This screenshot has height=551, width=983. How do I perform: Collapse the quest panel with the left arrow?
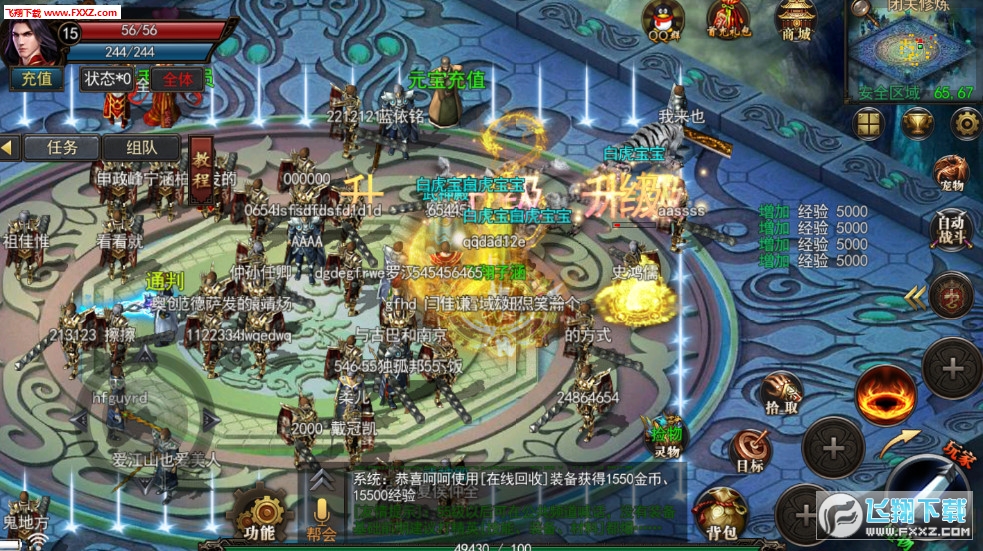[x=10, y=147]
